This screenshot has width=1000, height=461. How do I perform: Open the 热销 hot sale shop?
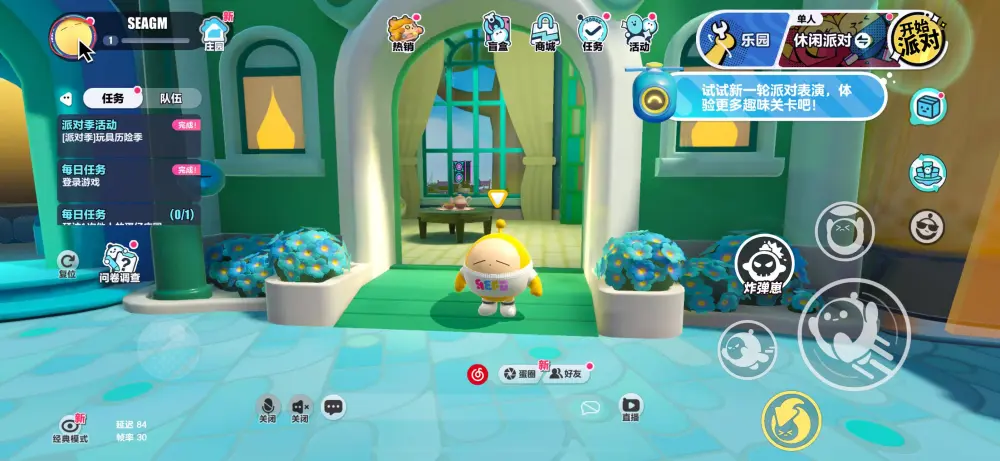(x=403, y=32)
